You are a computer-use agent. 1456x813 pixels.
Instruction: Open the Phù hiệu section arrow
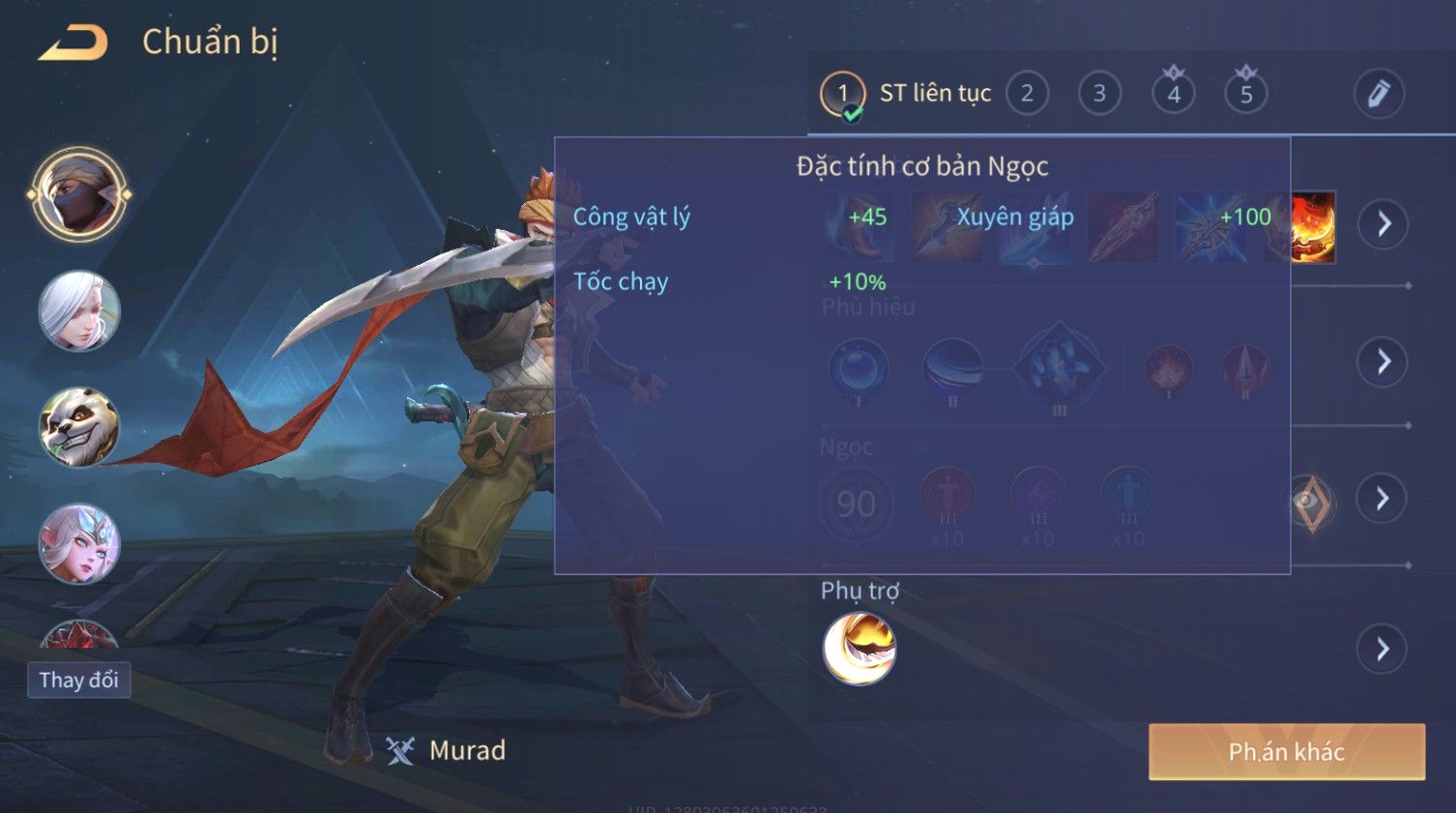point(1383,363)
